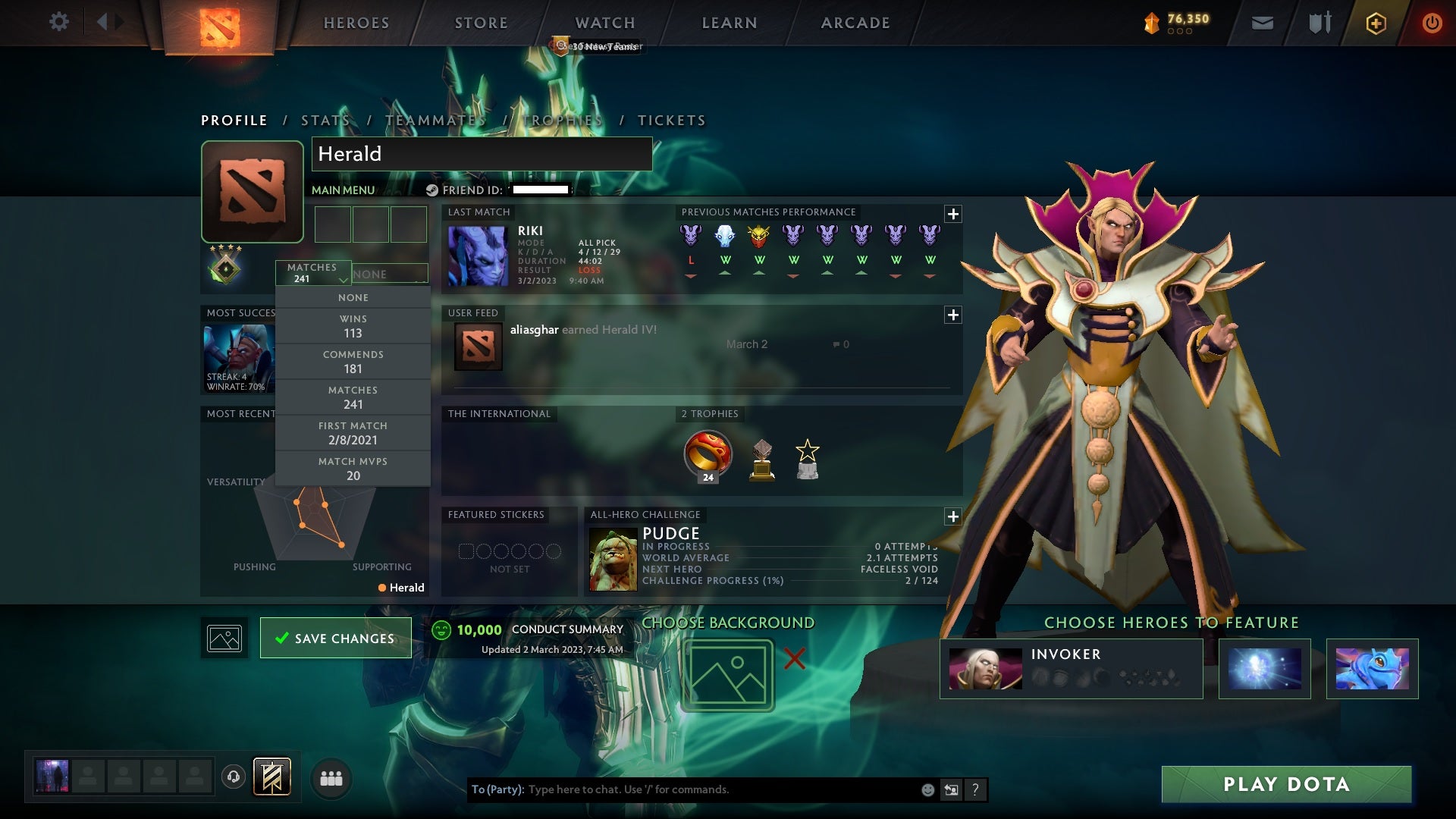Open the Store menu
The height and width of the screenshot is (819, 1456).
point(482,23)
